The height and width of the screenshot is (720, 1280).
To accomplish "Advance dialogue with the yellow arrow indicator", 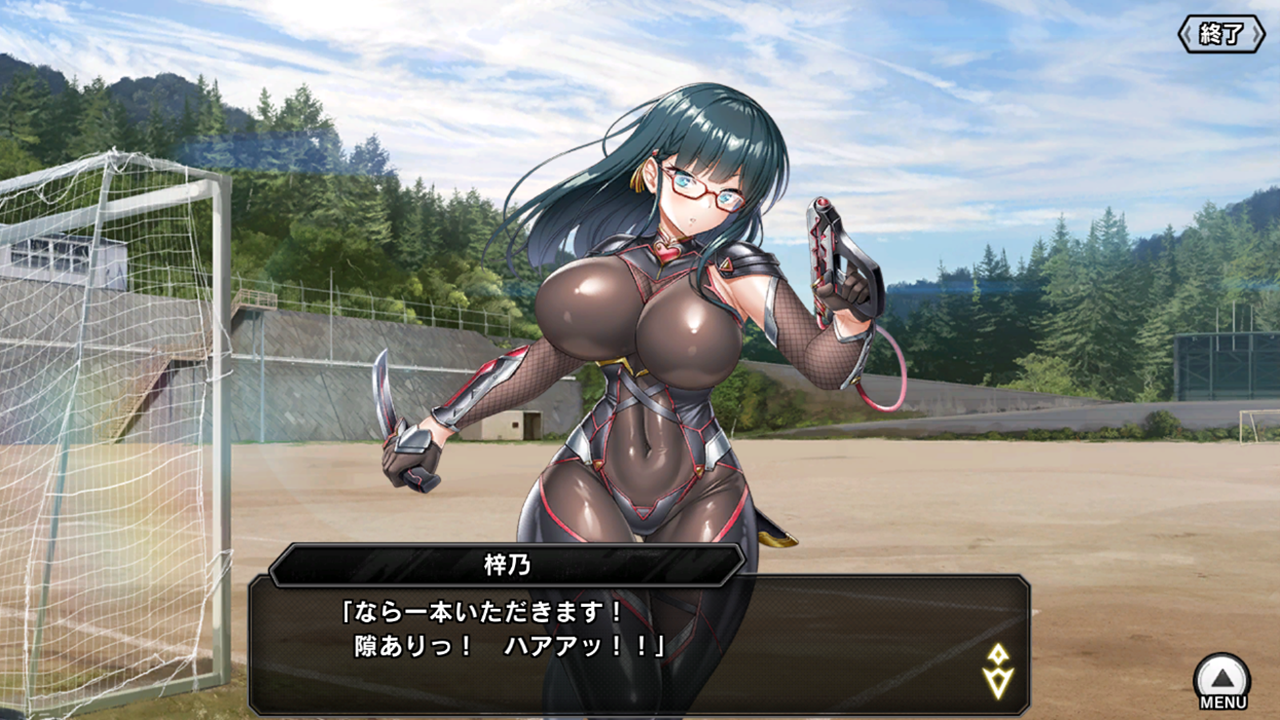I will [x=998, y=671].
